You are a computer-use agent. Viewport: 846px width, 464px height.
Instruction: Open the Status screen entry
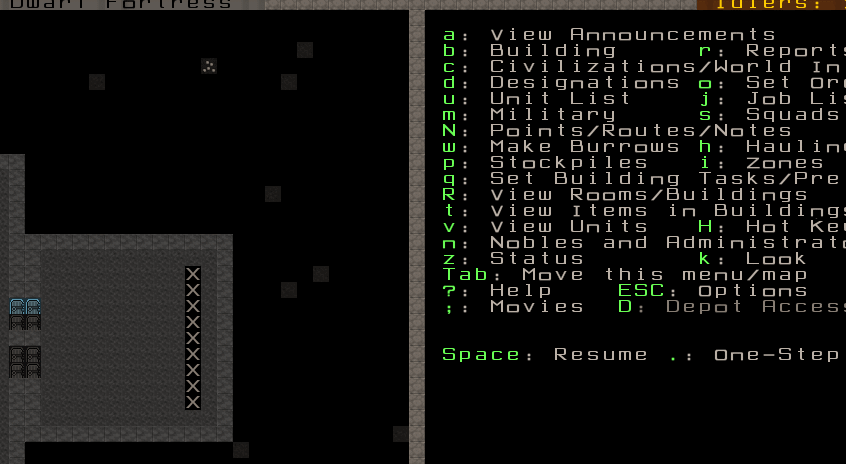coord(536,259)
